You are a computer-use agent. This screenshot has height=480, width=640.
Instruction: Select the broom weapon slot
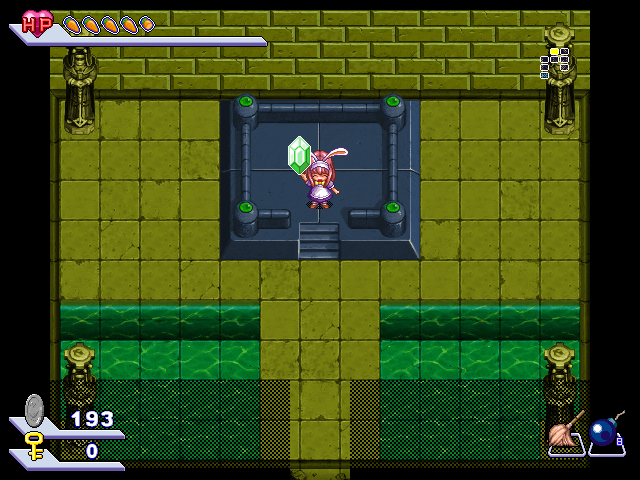566,434
